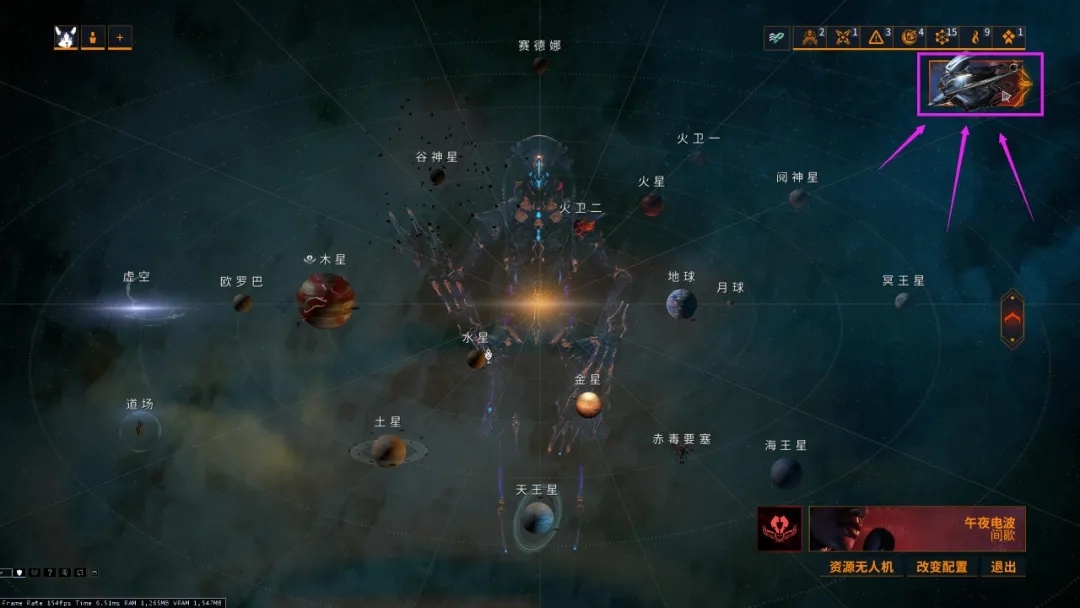Select 地球 (Earth) on the star chart
1080x608 pixels.
pyautogui.click(x=681, y=302)
